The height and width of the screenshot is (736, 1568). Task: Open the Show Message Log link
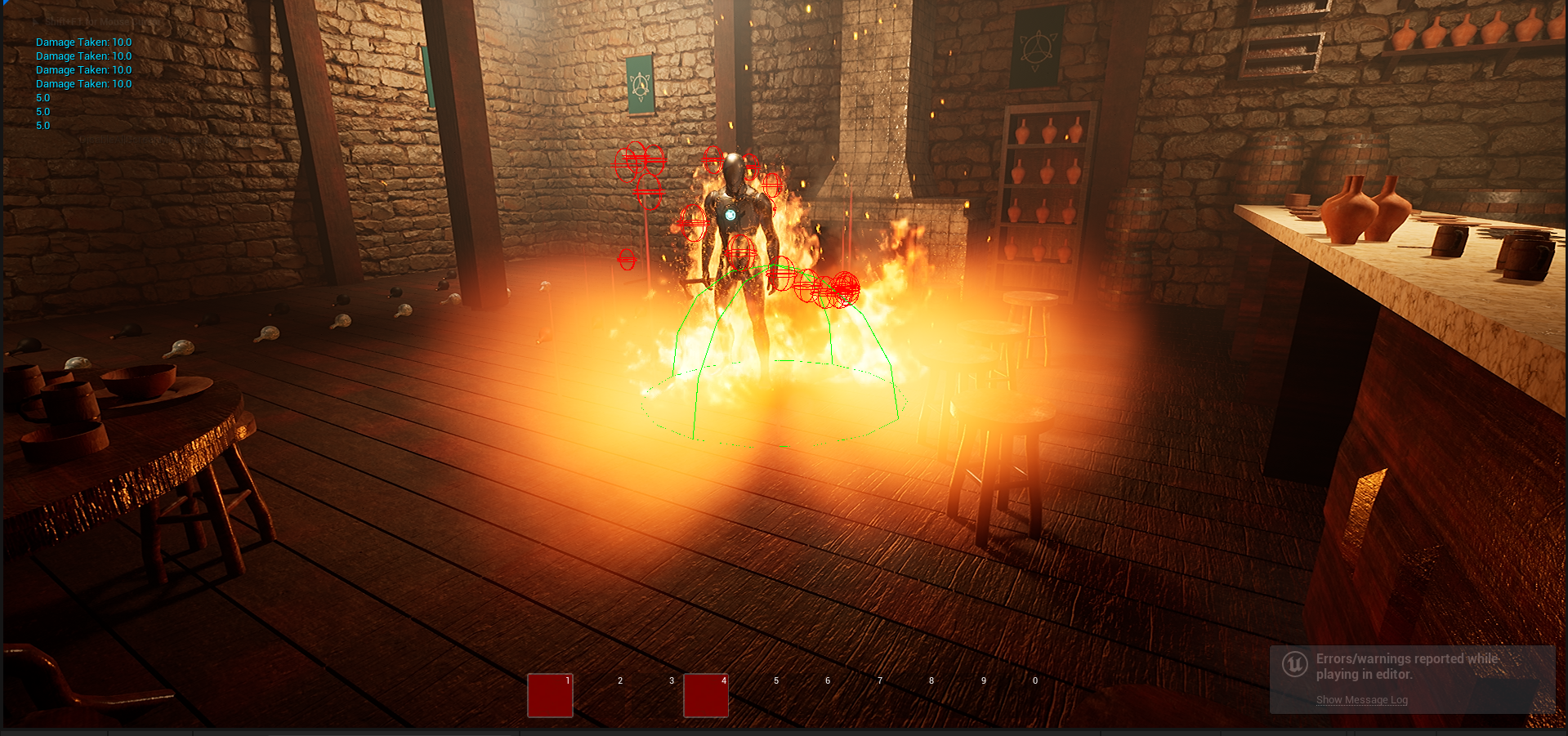coord(1361,700)
